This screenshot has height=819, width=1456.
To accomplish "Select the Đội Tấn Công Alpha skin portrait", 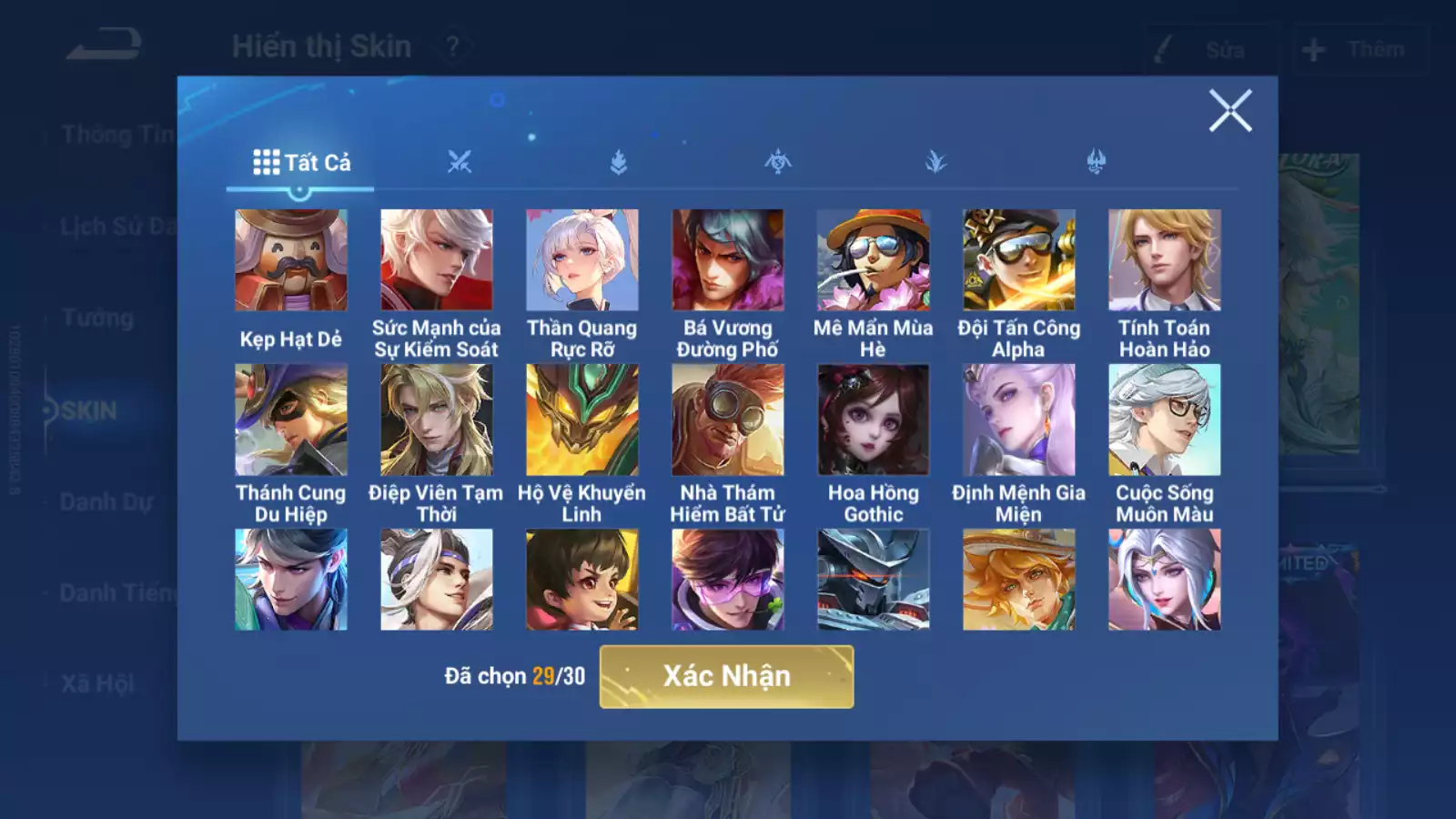I will tap(1017, 260).
